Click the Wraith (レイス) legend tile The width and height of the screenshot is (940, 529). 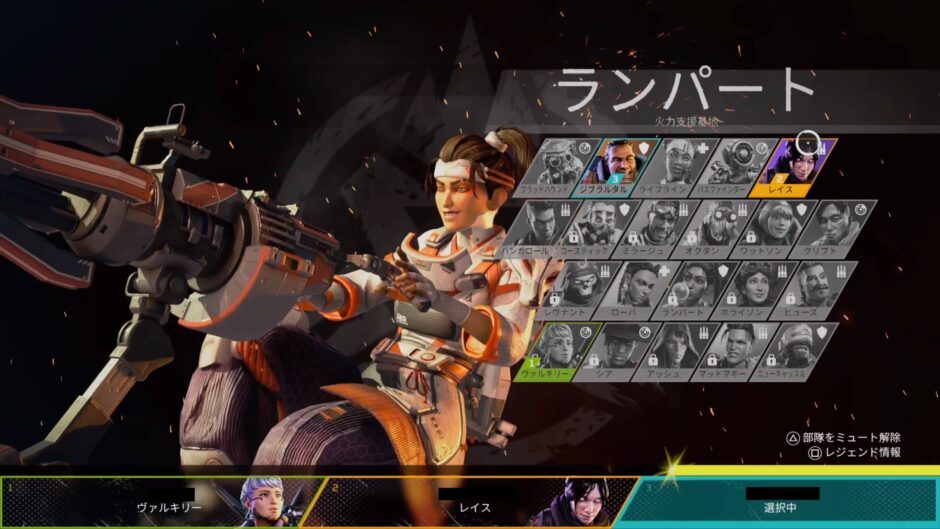click(x=800, y=165)
